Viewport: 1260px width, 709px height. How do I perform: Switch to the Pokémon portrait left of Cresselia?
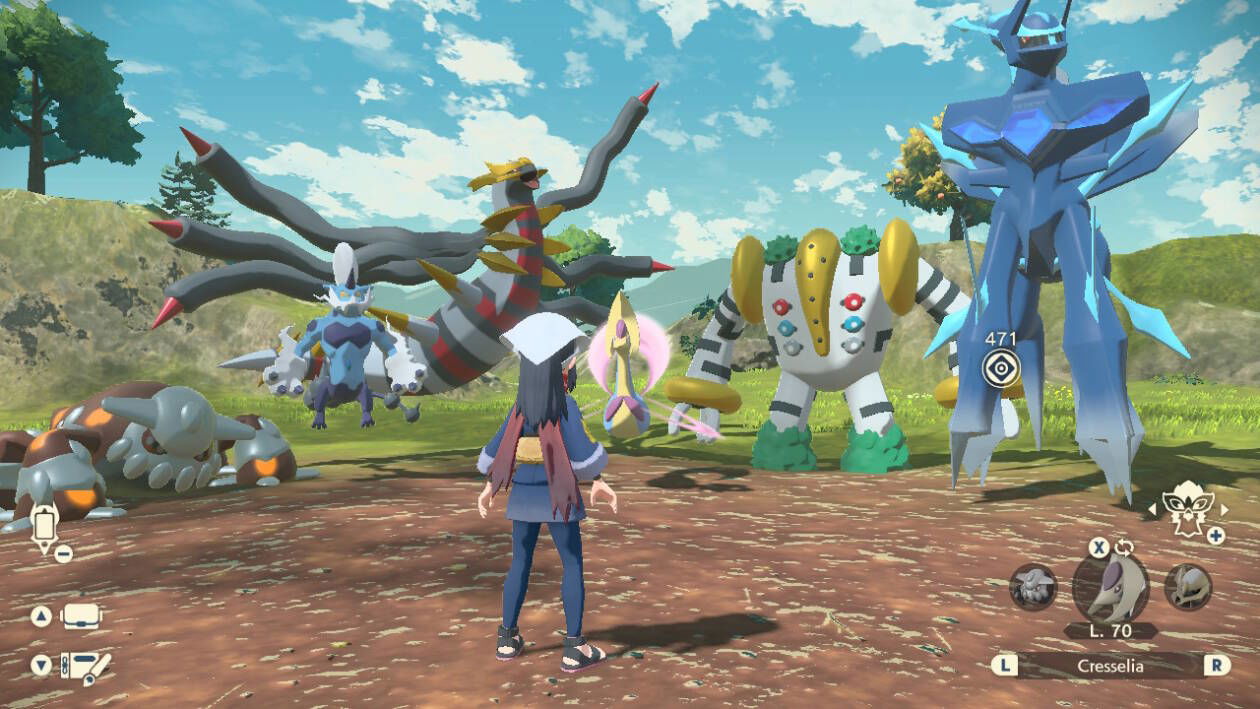[1033, 587]
